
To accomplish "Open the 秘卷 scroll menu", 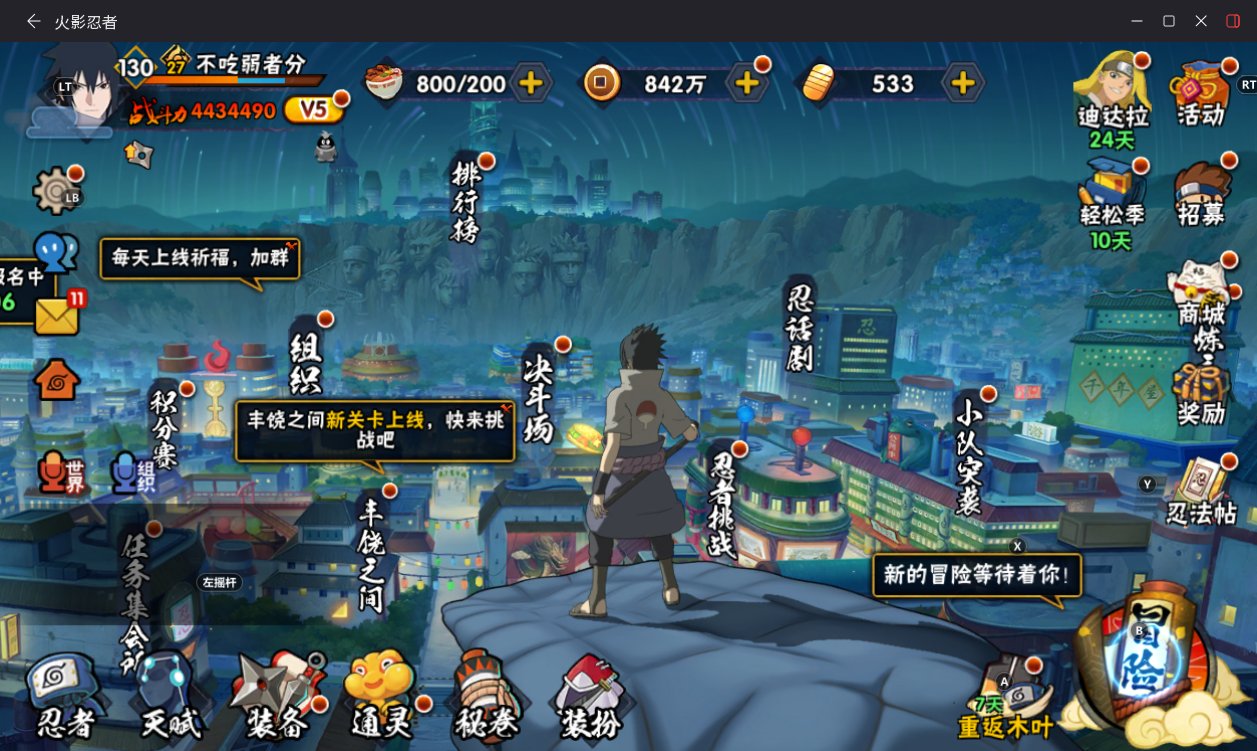I will click(486, 697).
